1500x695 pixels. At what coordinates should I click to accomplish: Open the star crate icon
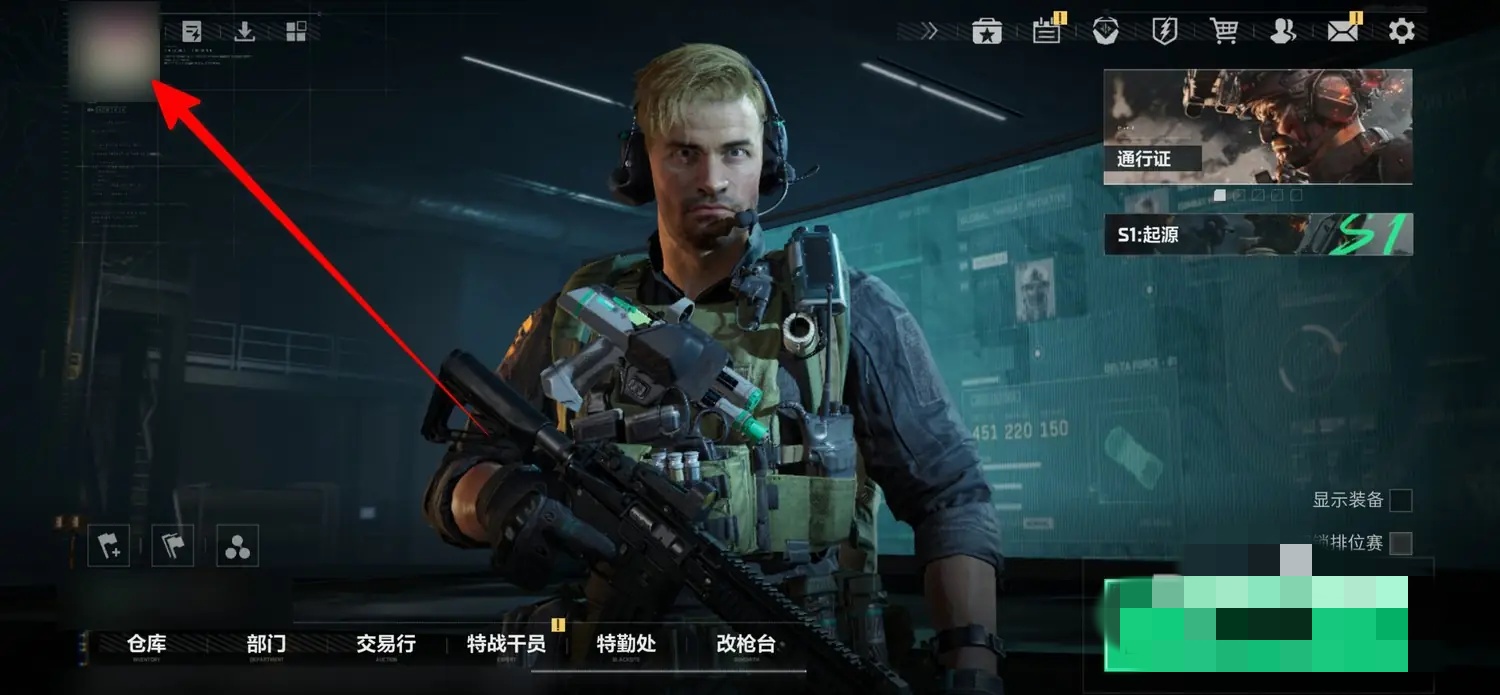pyautogui.click(x=987, y=31)
